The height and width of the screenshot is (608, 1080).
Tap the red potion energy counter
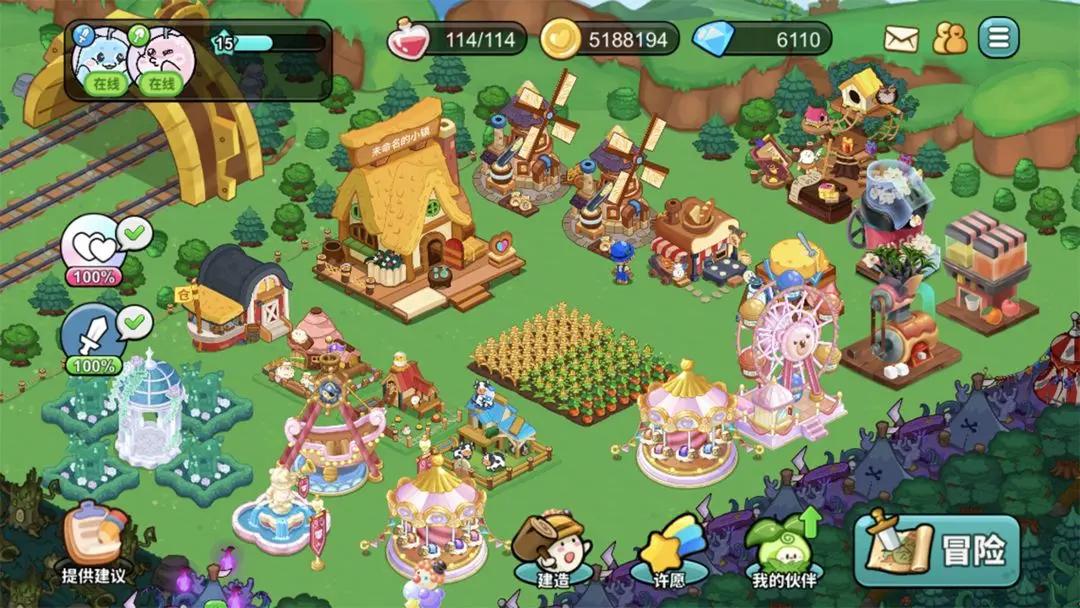pos(457,40)
